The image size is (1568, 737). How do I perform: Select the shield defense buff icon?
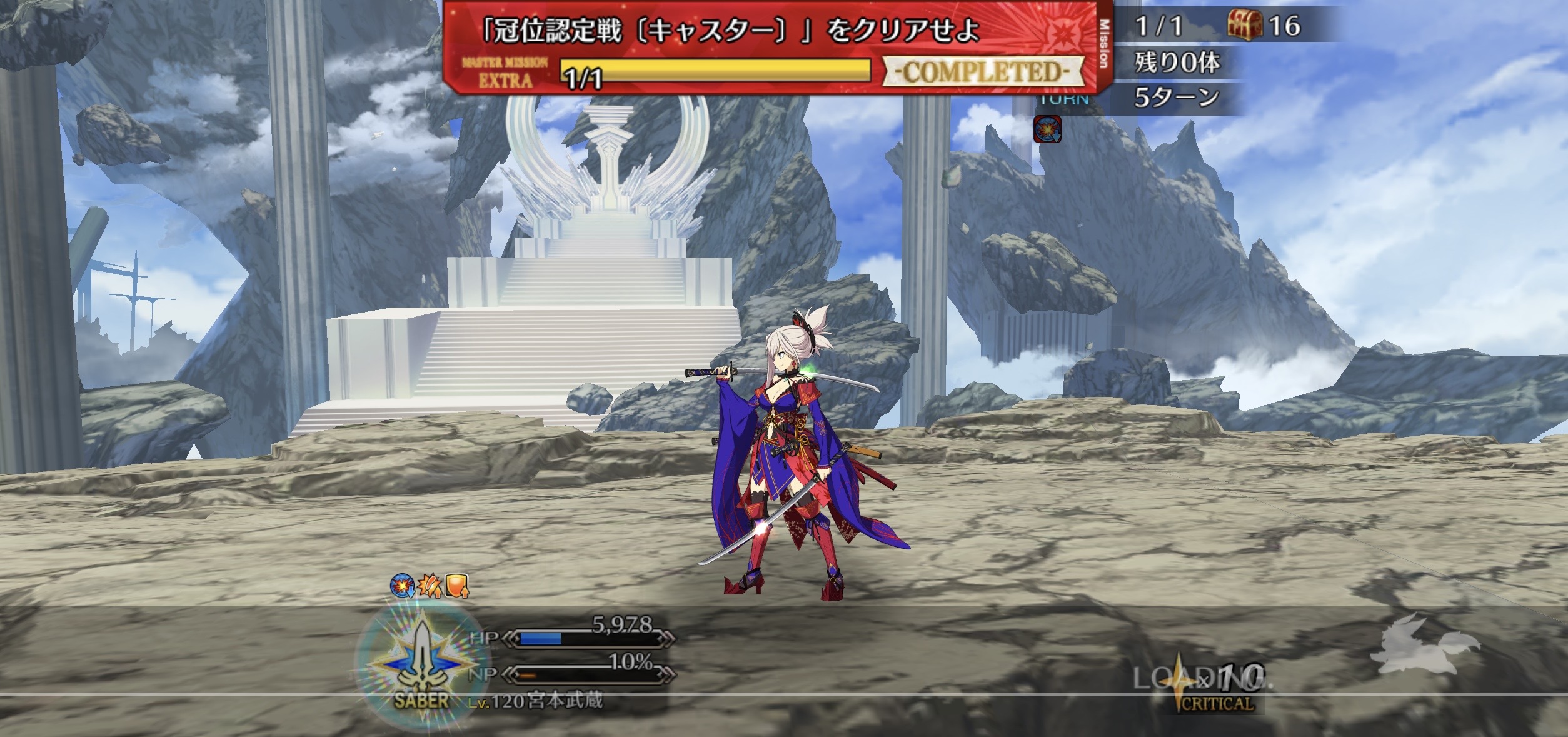click(457, 586)
